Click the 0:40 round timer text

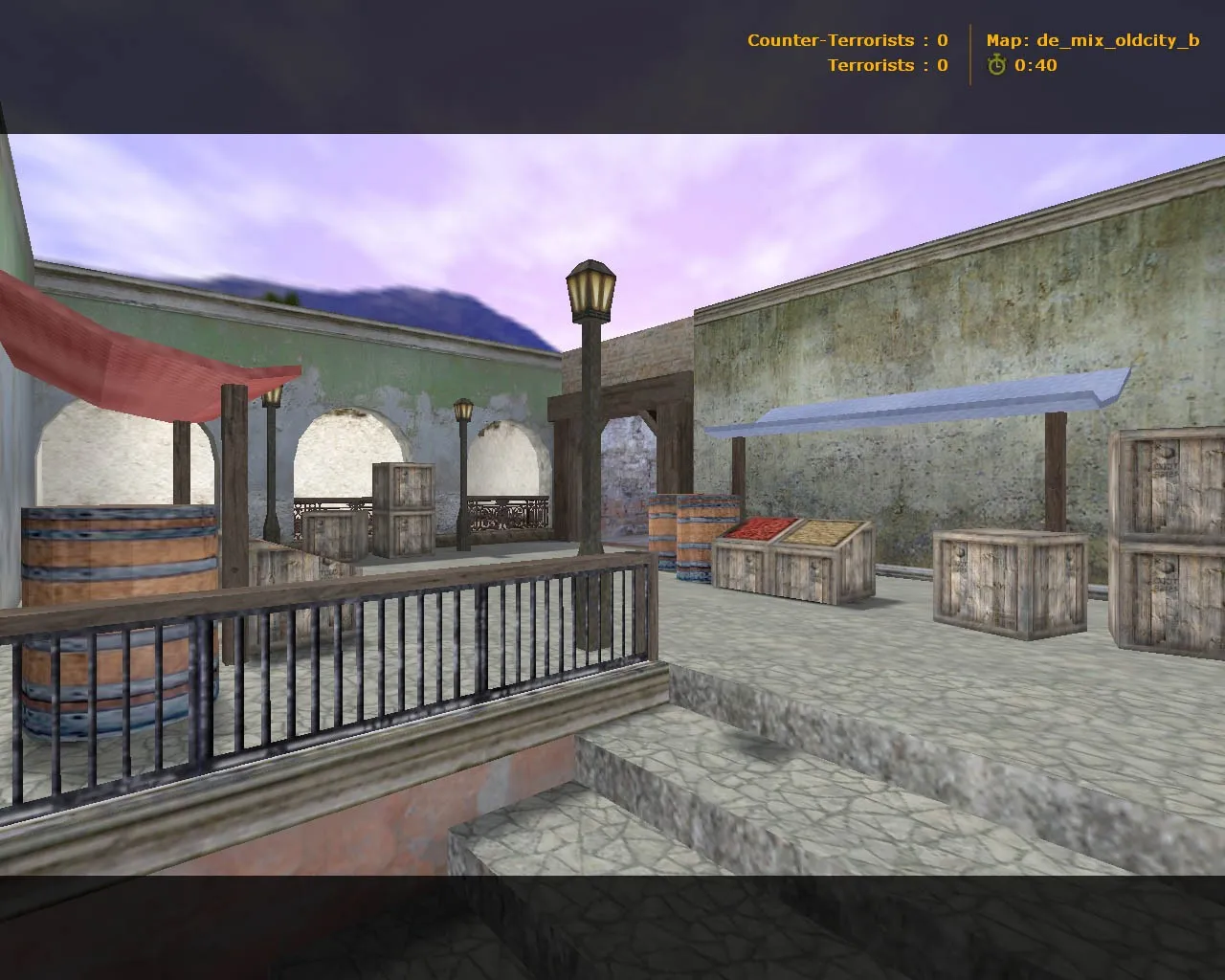1036,66
